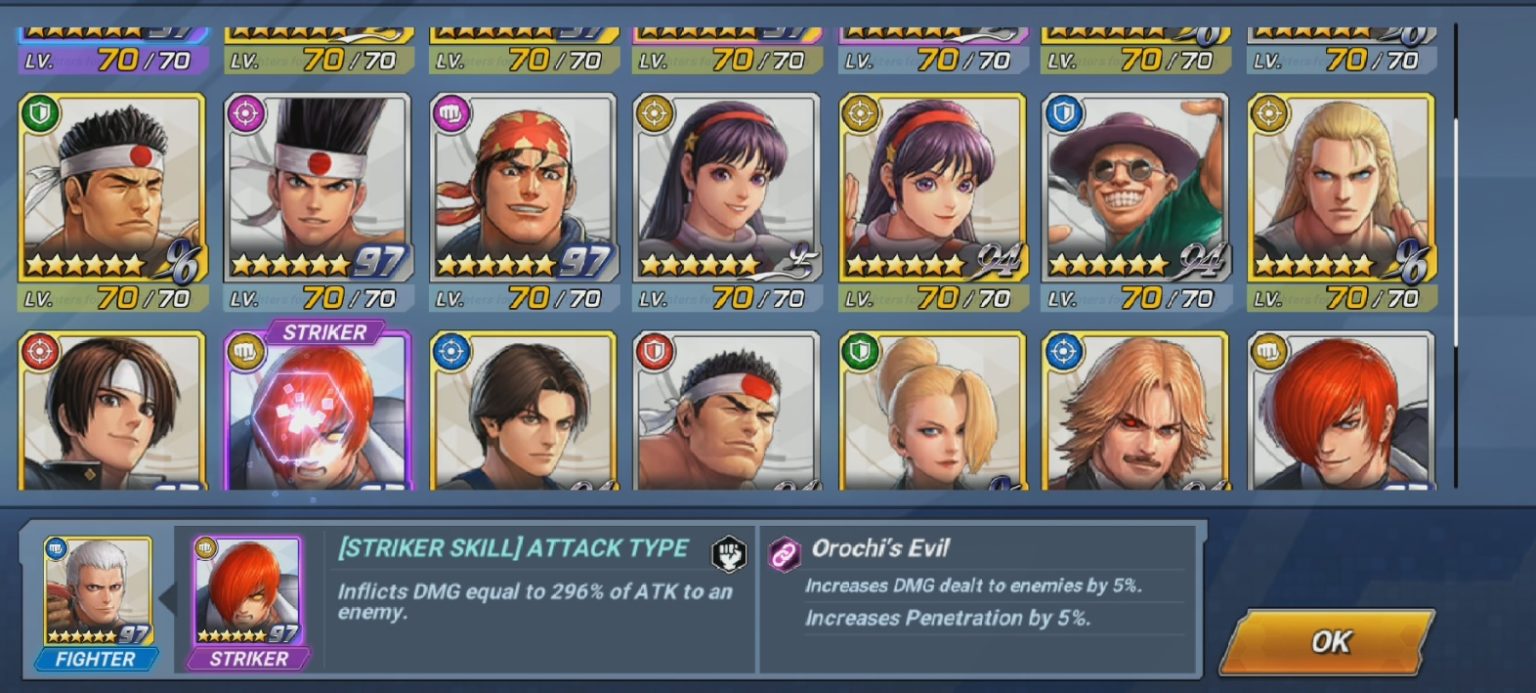Image resolution: width=1536 pixels, height=693 pixels.
Task: Choose the purple hat sunglasses fighter card
Action: click(1136, 188)
